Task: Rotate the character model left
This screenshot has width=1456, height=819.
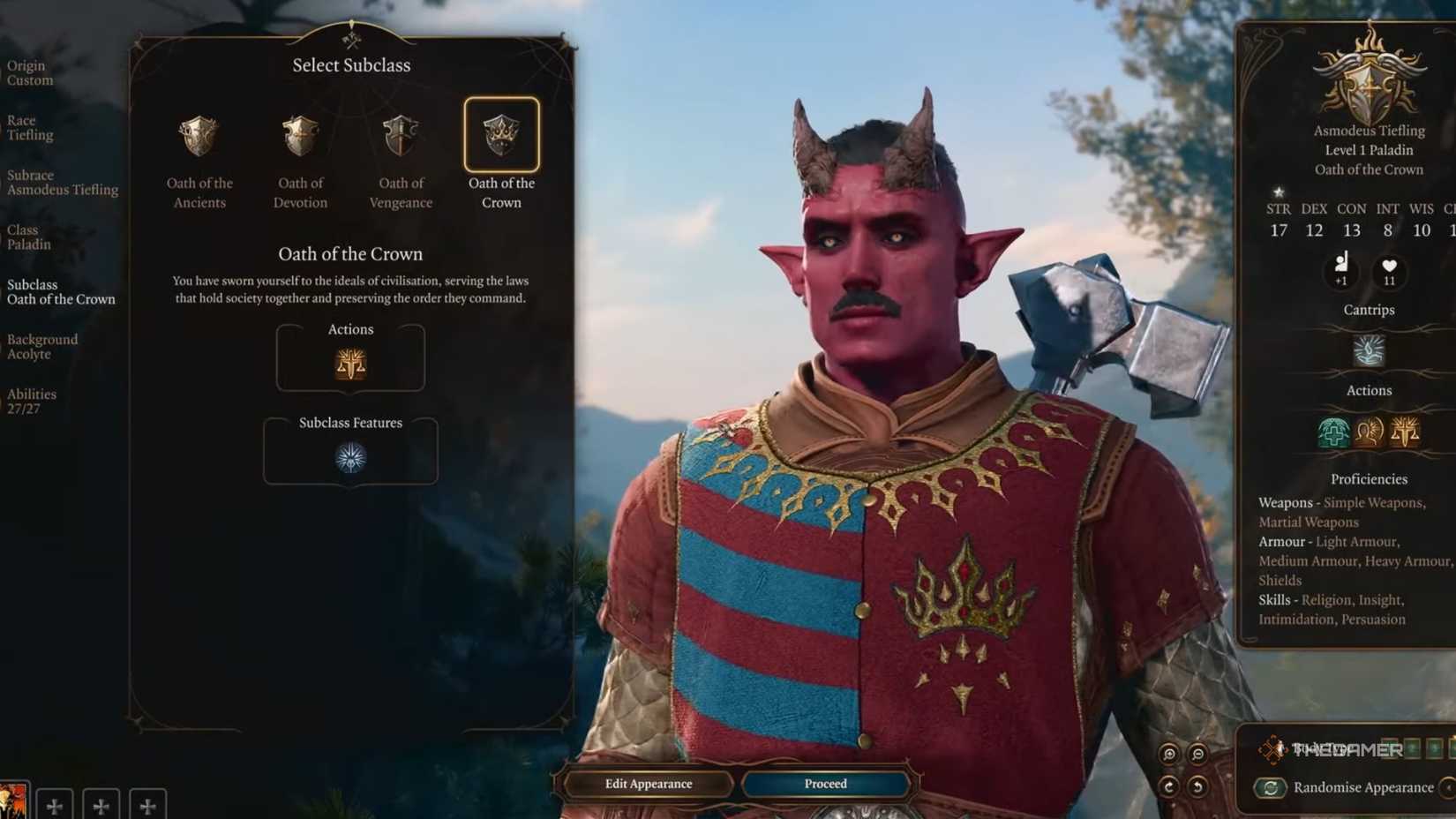Action: [1197, 788]
